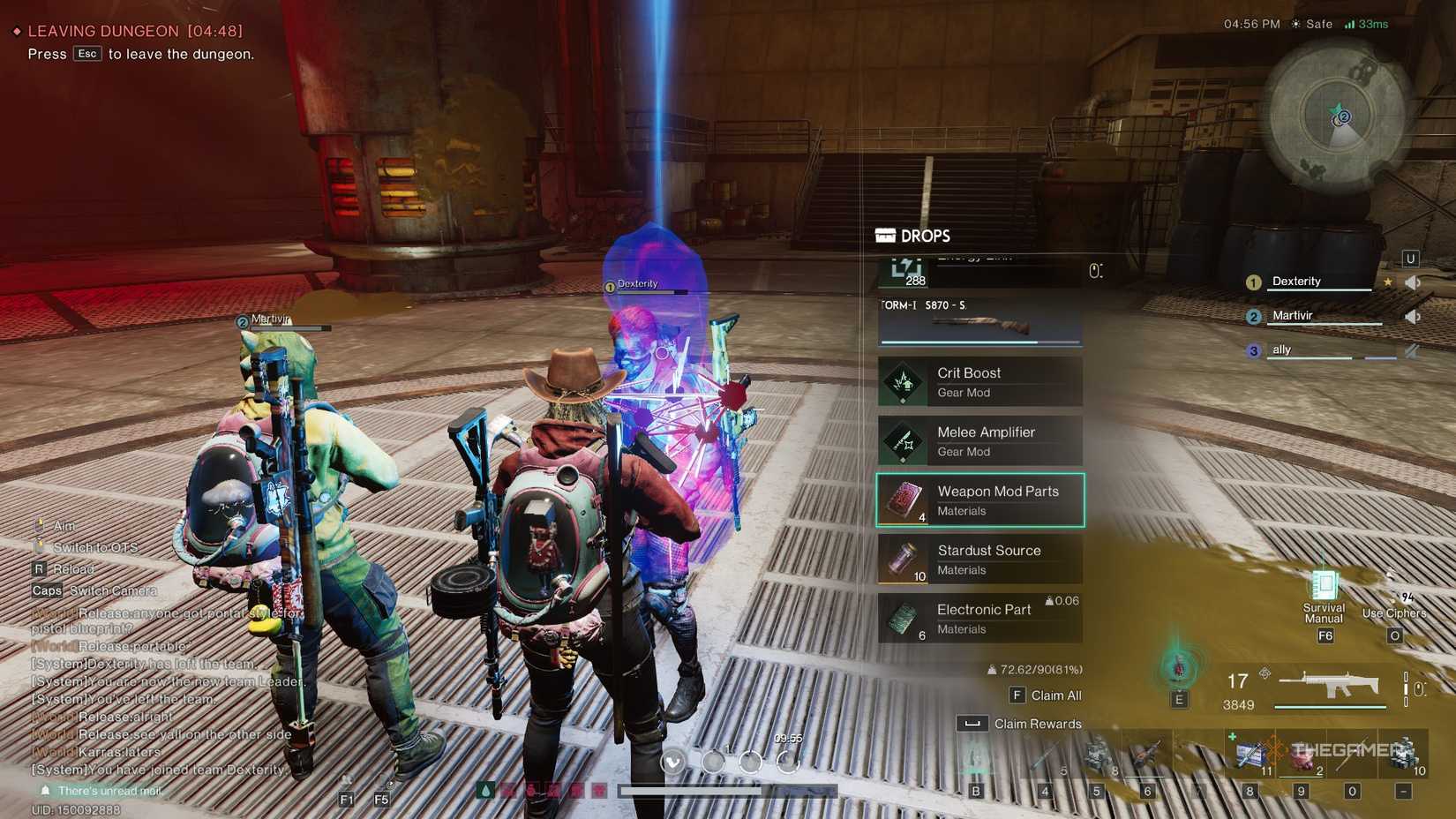Screen dimensions: 1456x819
Task: Select the Crit Boost gear mod icon
Action: click(902, 381)
